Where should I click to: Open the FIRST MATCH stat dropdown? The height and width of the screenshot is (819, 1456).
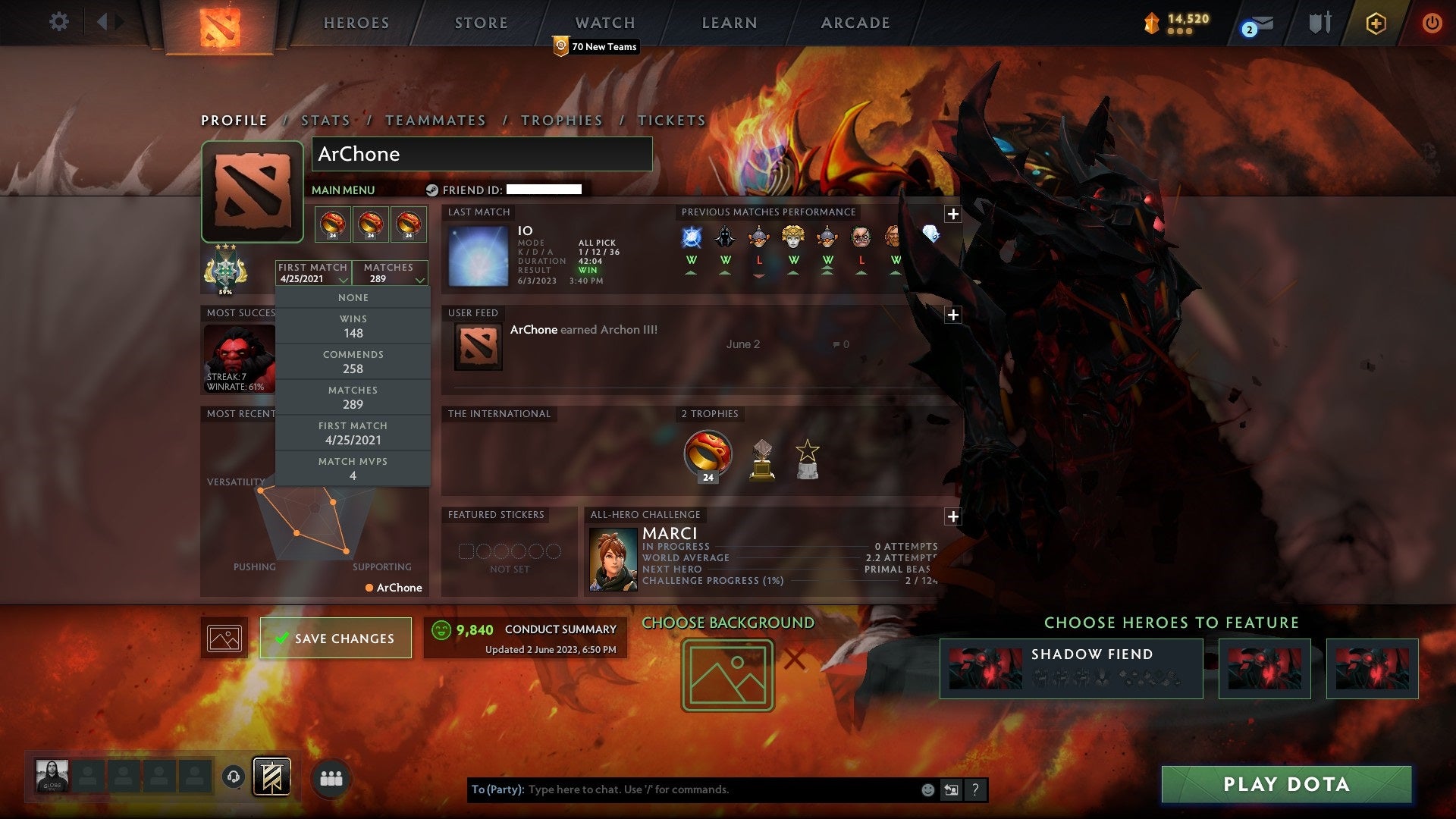point(312,273)
